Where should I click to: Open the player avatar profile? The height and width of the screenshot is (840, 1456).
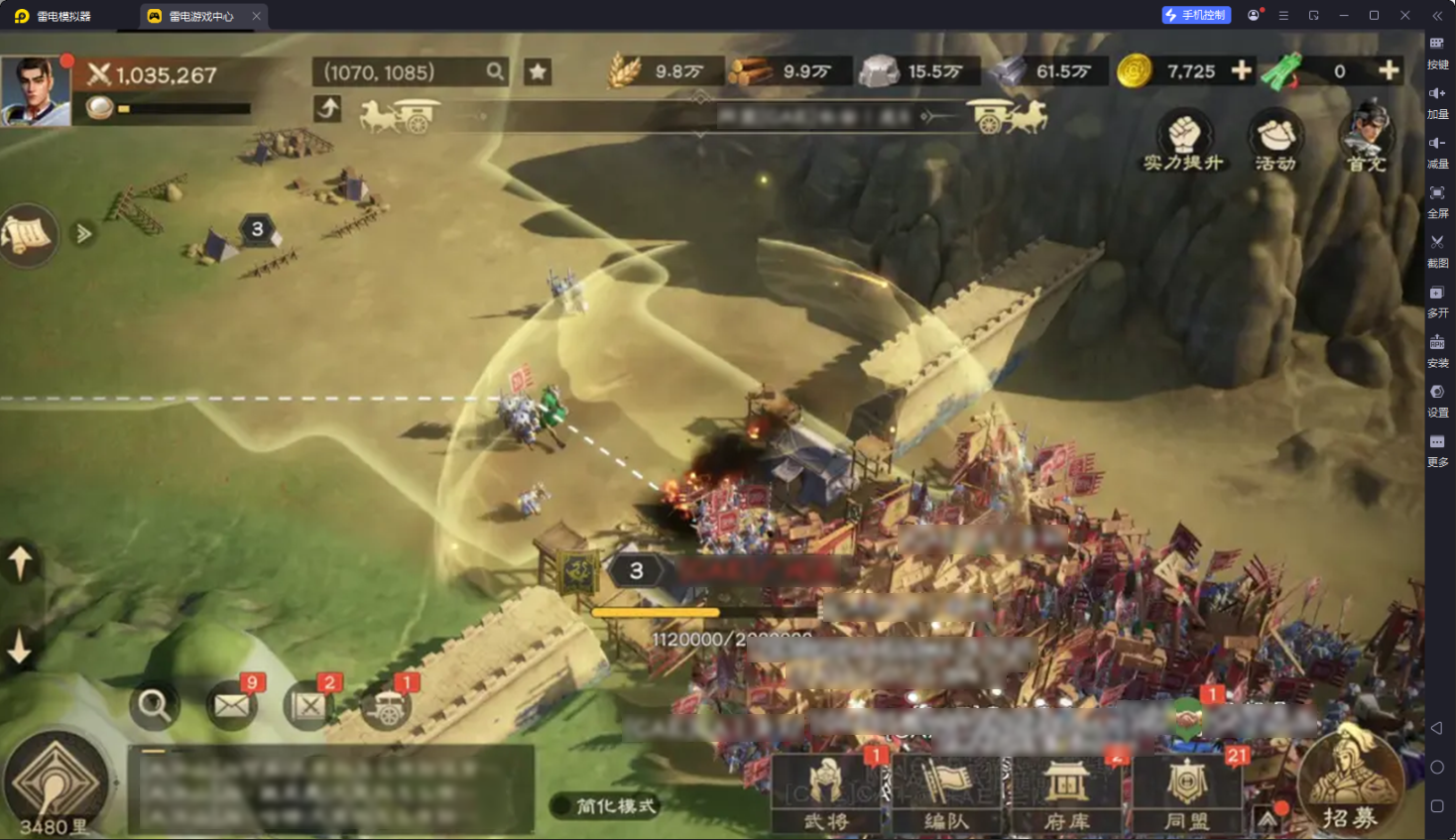(36, 90)
